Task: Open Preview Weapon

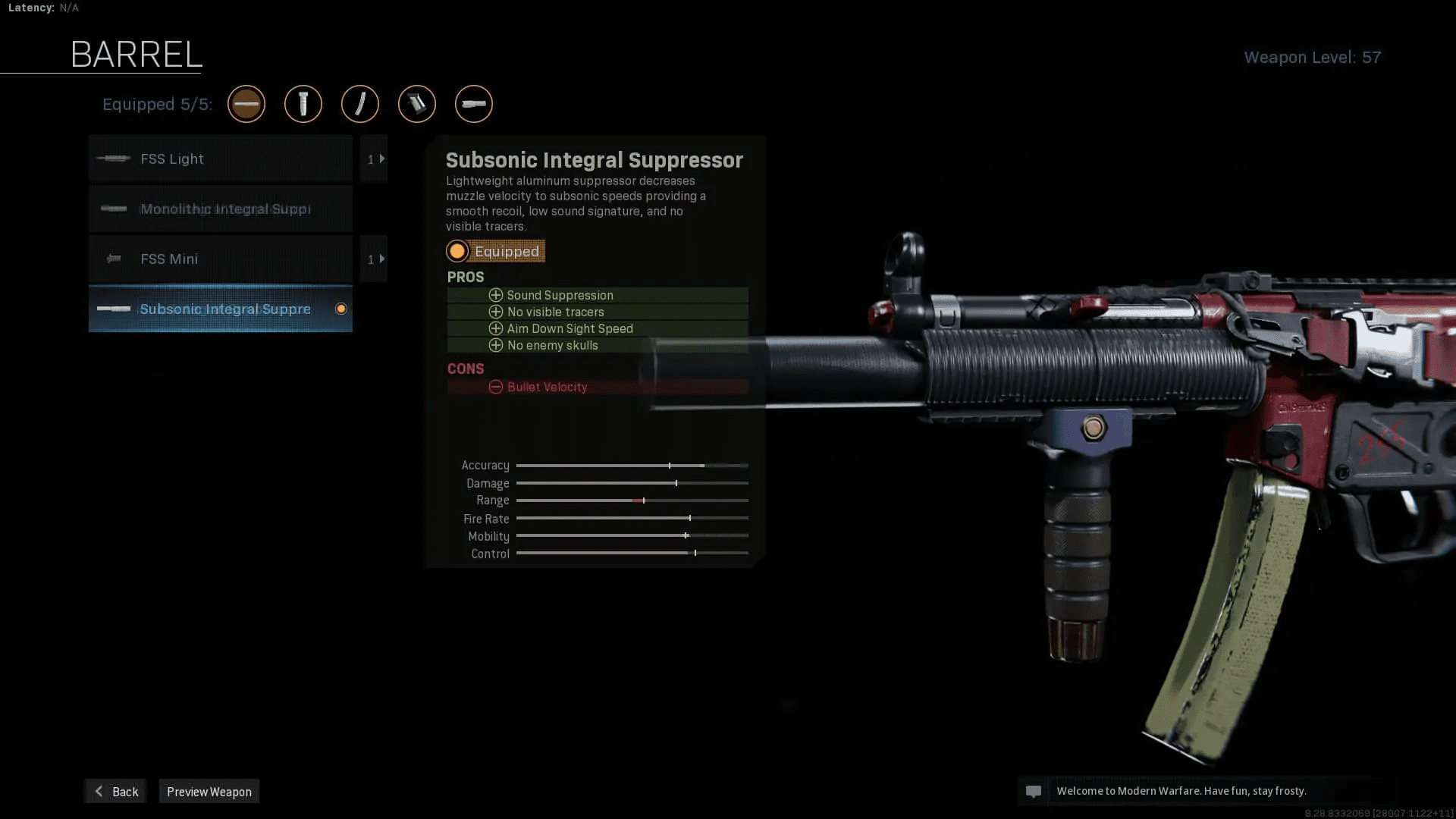Action: [209, 791]
